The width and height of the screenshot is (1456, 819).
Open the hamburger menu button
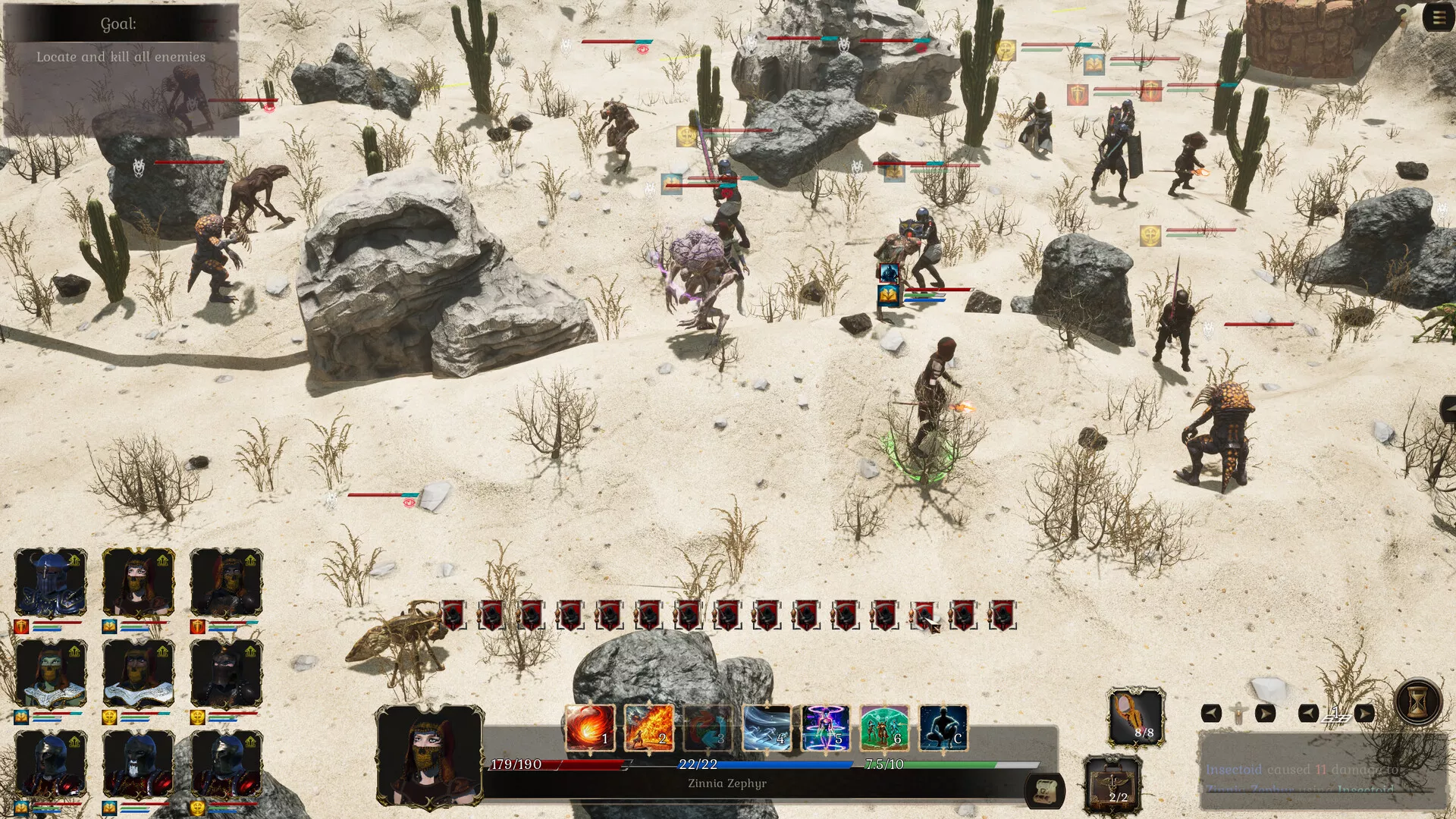click(1439, 17)
